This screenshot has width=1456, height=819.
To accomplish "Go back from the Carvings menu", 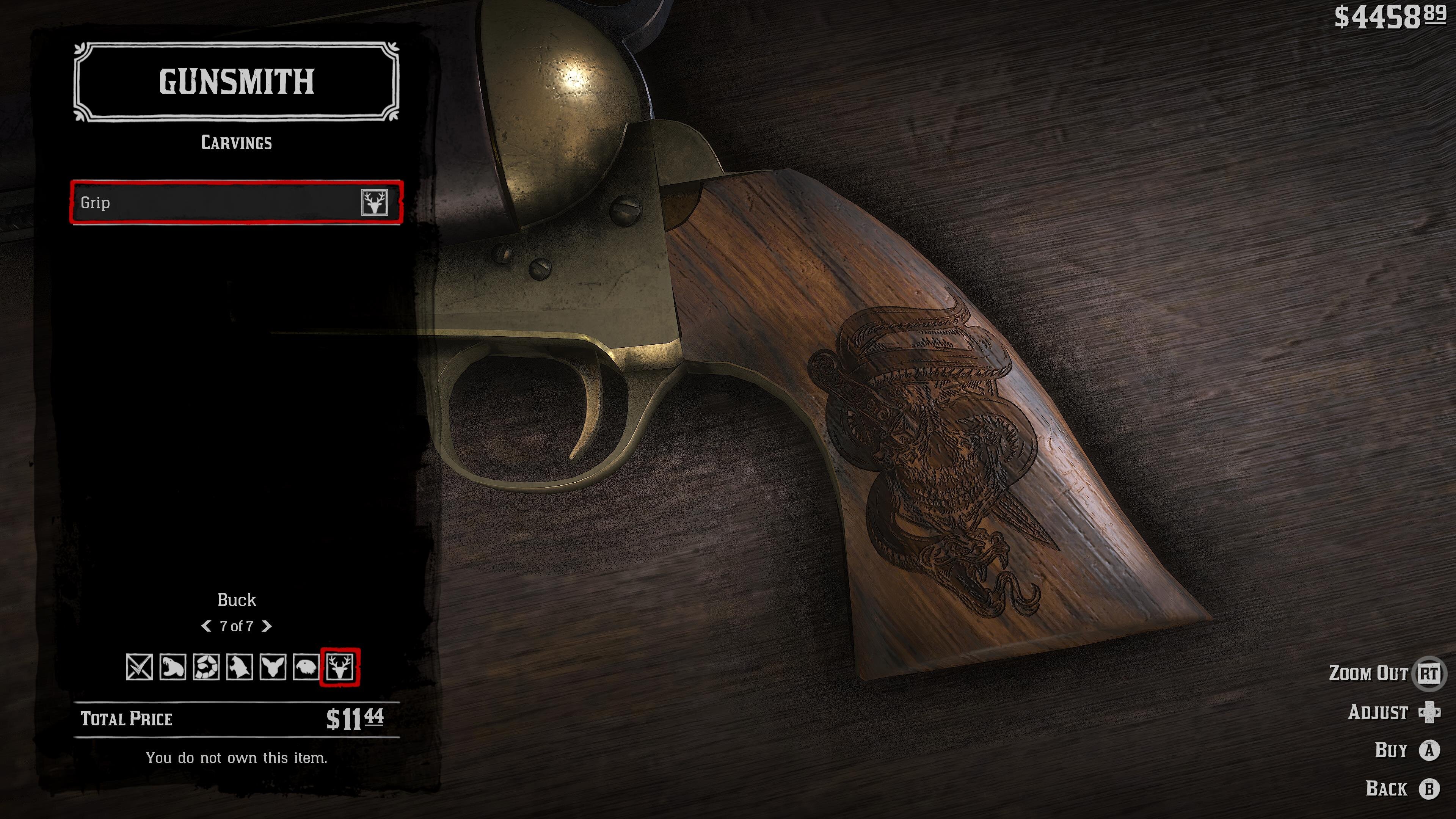I will click(x=1429, y=789).
